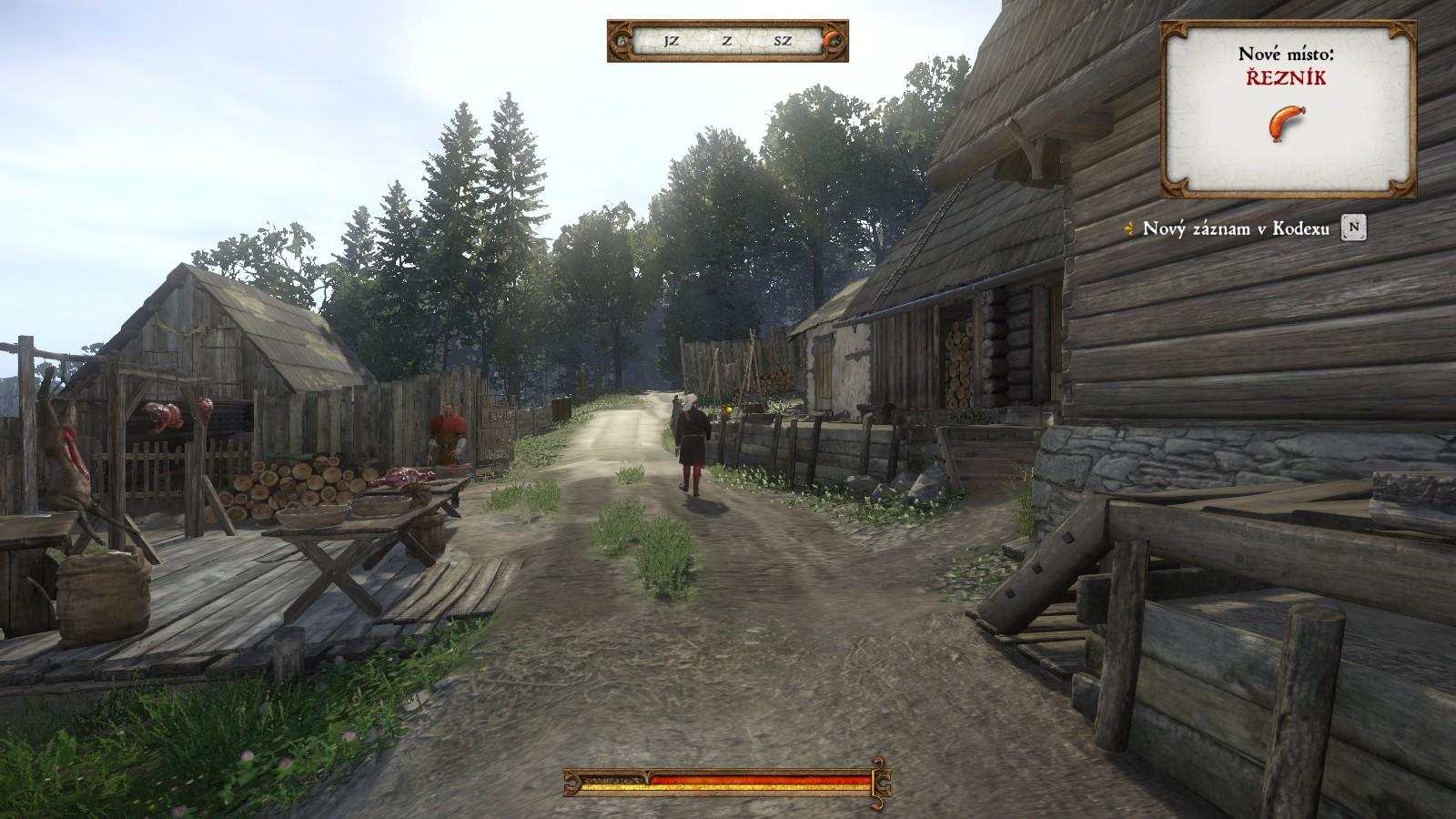The width and height of the screenshot is (1456, 819).
Task: Select the Z direction marker on the compass
Action: coord(724,40)
